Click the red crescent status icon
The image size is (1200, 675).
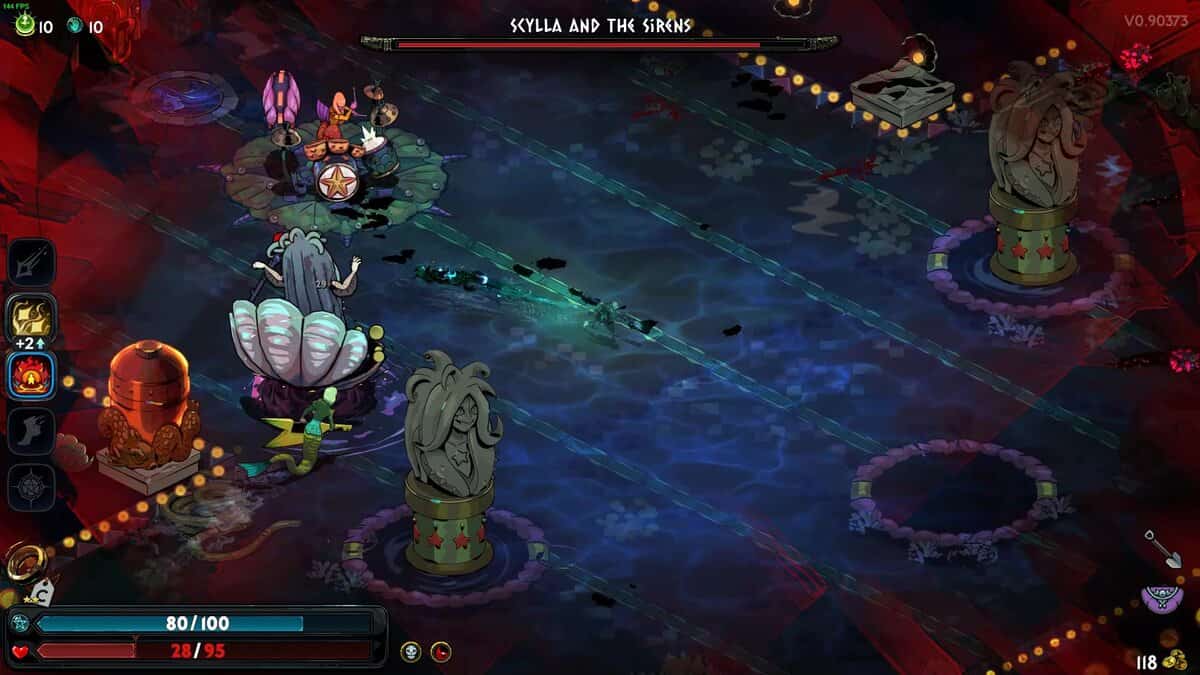pos(441,652)
